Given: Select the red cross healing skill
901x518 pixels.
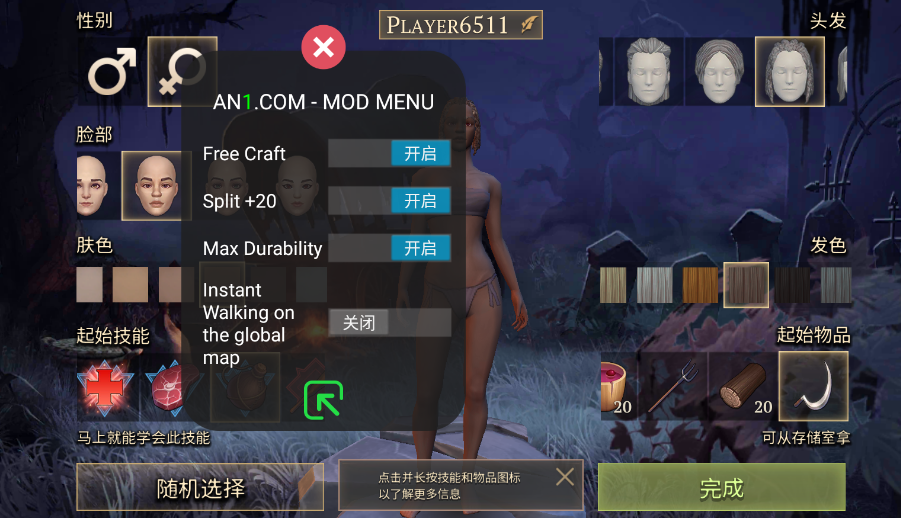Looking at the screenshot, I should (x=104, y=388).
